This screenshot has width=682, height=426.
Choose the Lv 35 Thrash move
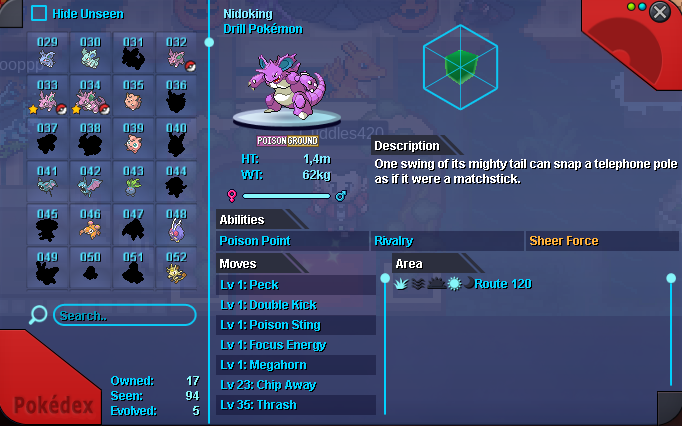tap(296, 405)
